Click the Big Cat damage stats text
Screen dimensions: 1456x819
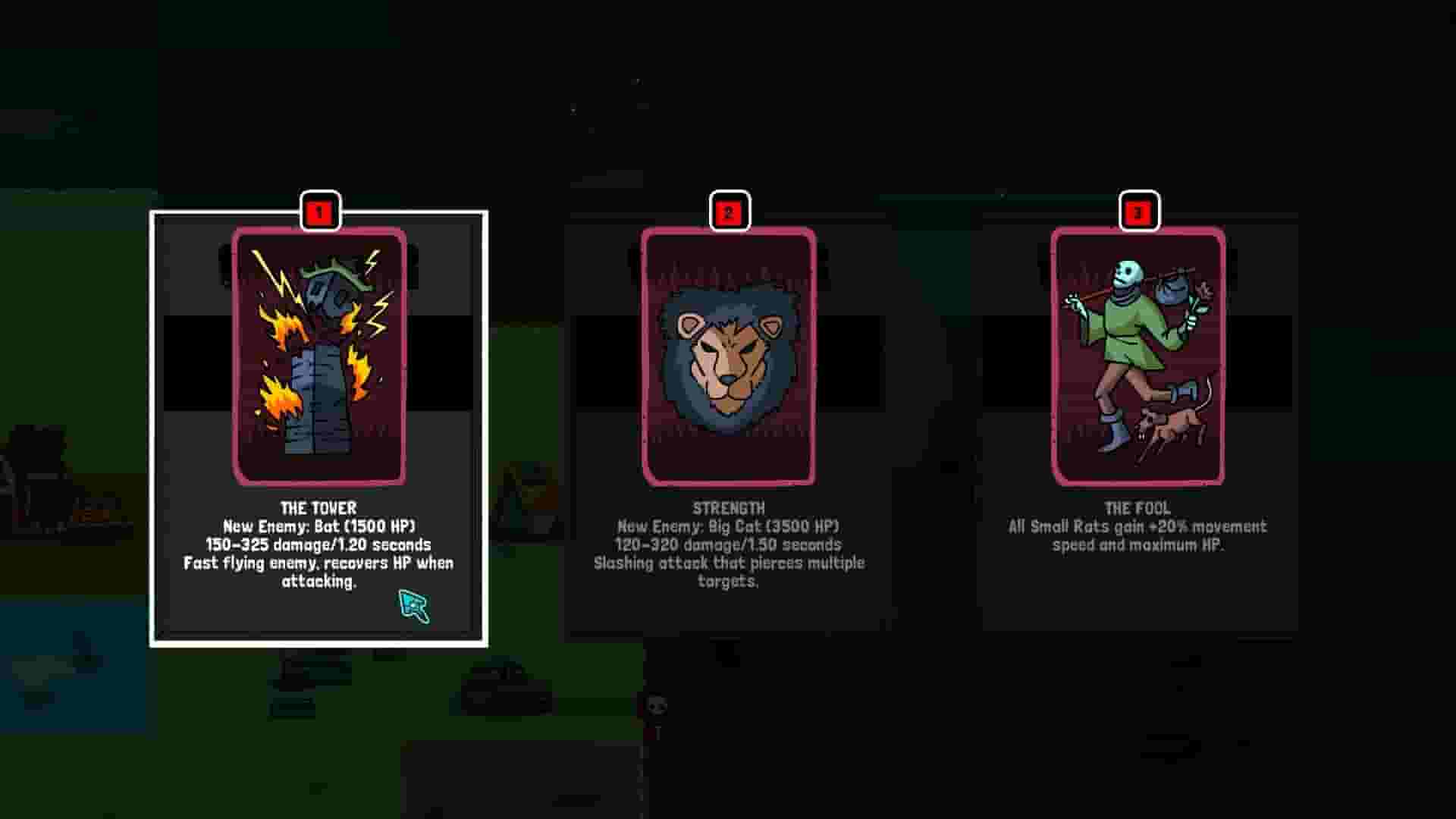click(x=728, y=544)
